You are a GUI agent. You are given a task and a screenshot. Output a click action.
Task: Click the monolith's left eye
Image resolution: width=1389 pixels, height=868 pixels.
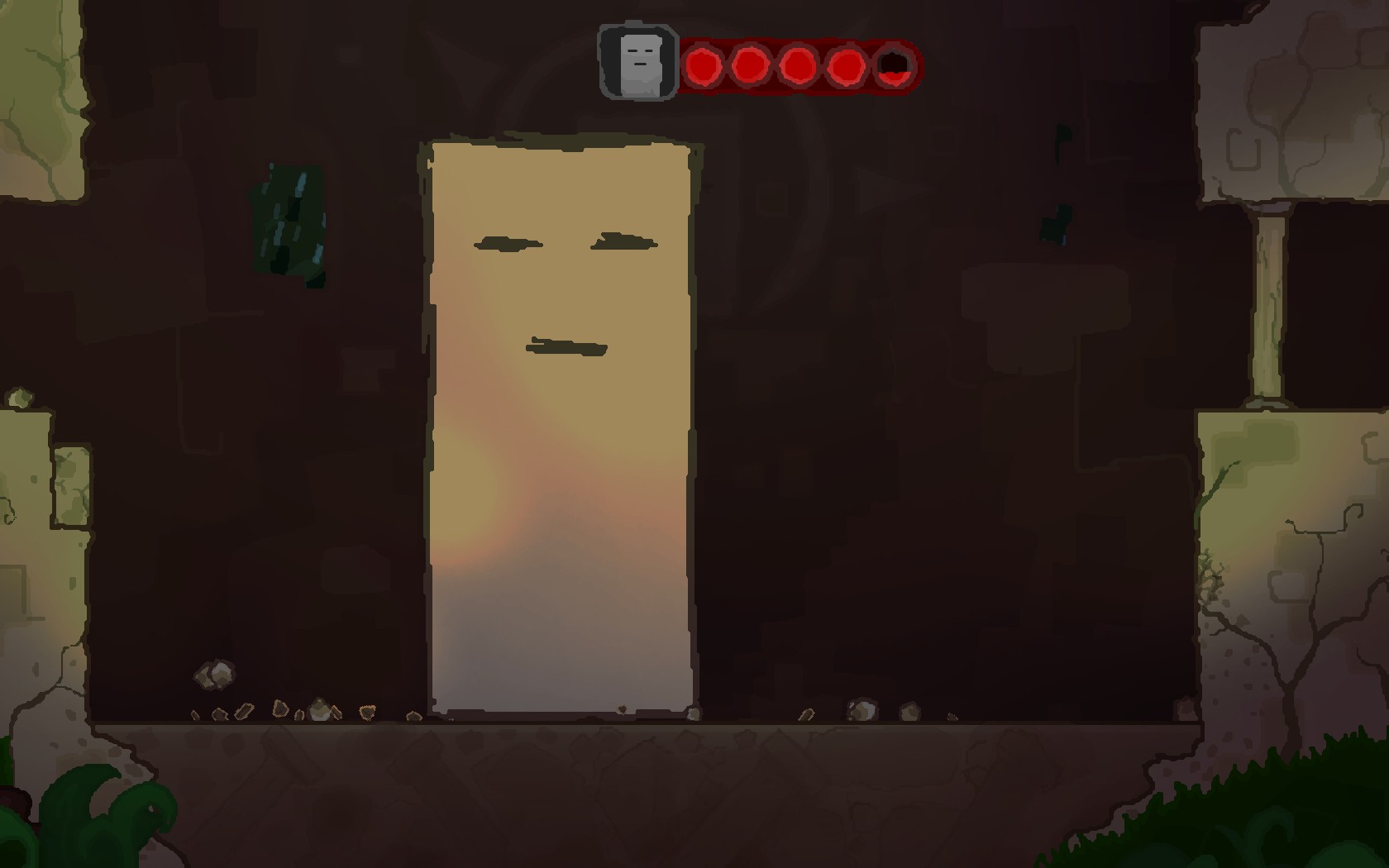click(506, 242)
